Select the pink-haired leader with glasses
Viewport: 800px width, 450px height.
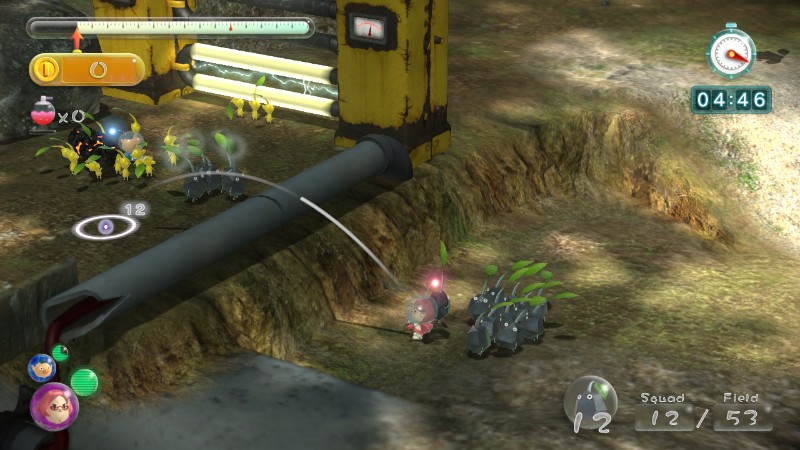click(54, 405)
